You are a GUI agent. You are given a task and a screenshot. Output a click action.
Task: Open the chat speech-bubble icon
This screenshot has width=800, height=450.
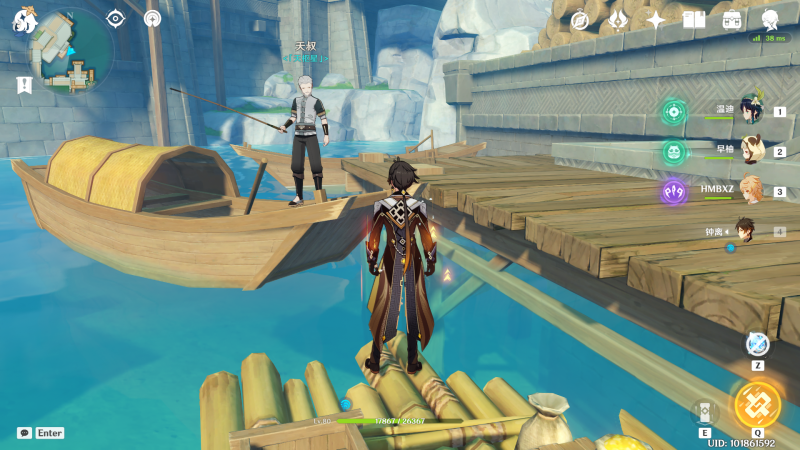point(24,433)
